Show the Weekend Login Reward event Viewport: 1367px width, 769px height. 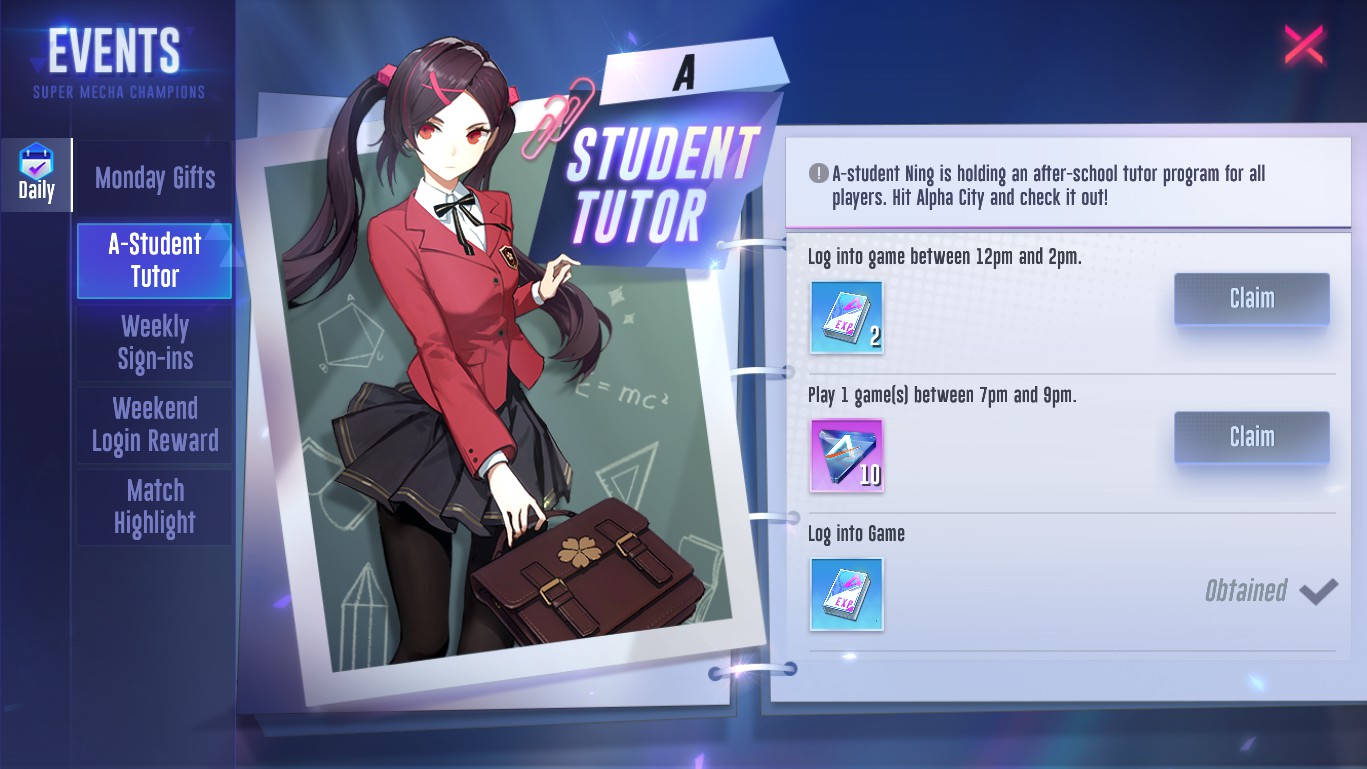(155, 424)
